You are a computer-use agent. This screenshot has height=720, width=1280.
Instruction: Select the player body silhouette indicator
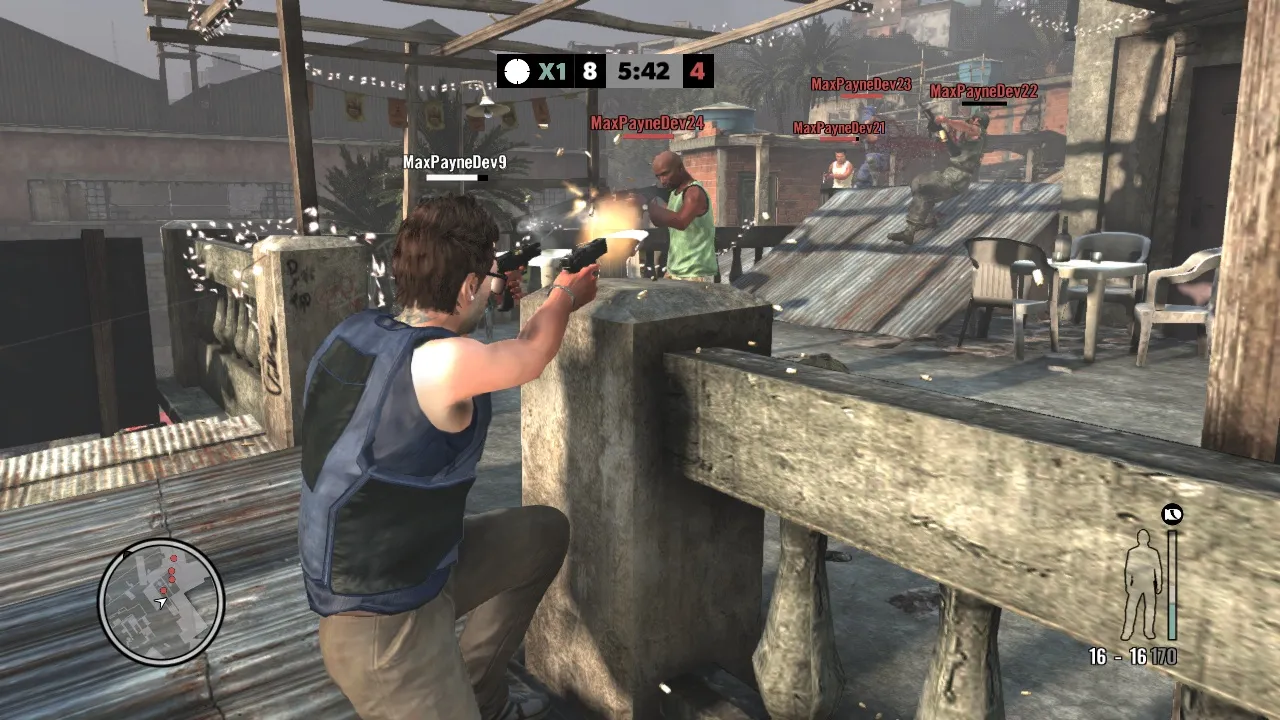pyautogui.click(x=1140, y=585)
